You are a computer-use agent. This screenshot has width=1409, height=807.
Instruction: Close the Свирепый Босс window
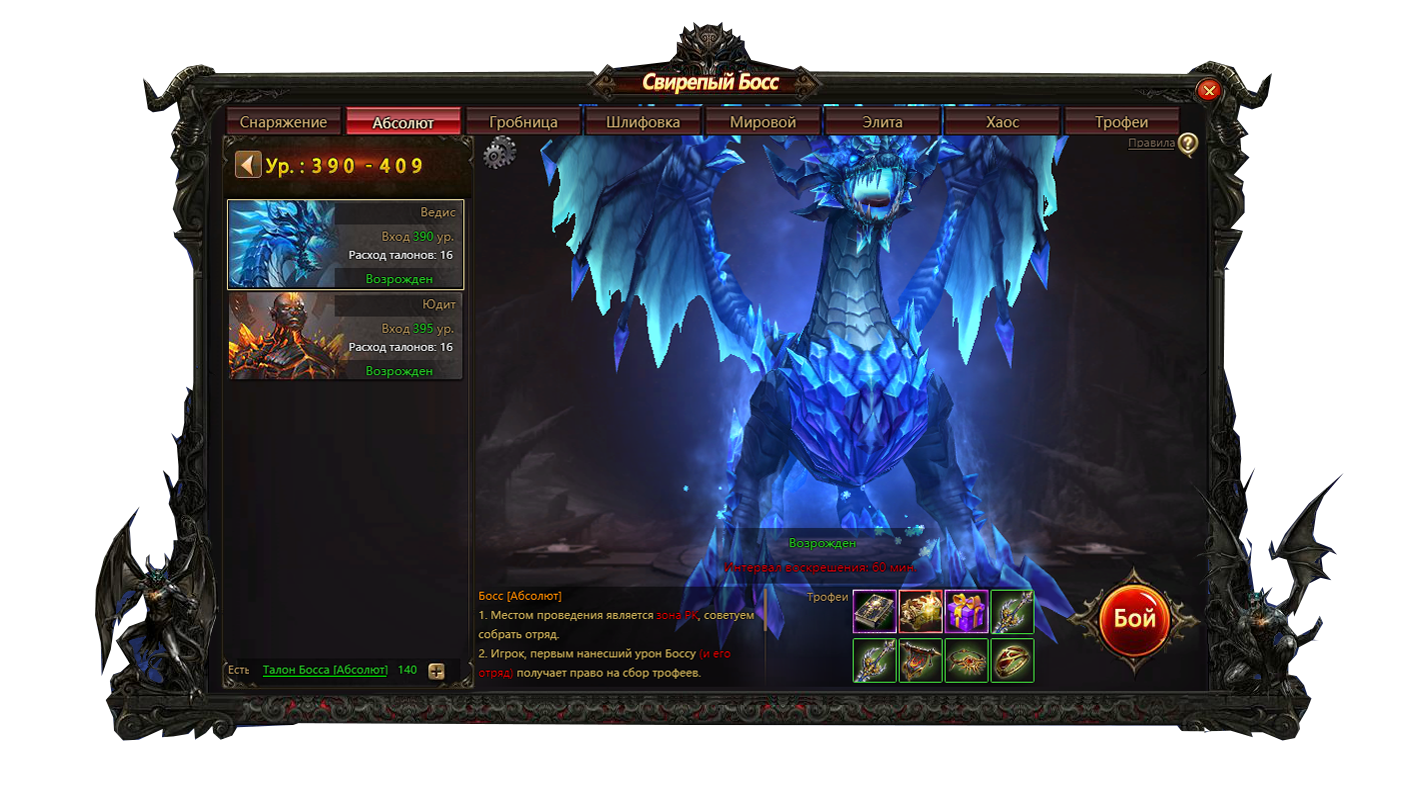(x=1209, y=91)
